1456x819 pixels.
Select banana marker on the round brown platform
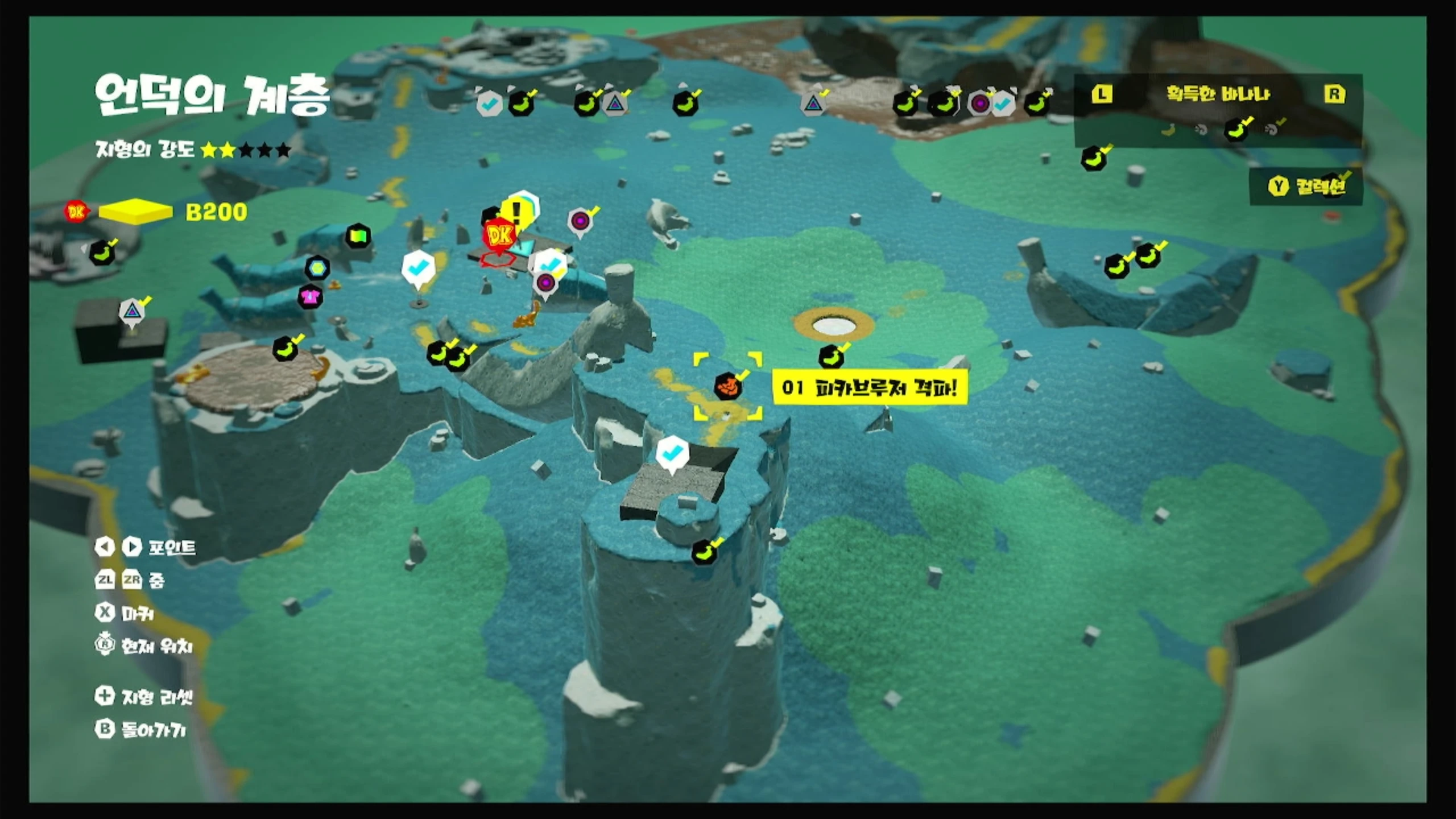click(286, 349)
